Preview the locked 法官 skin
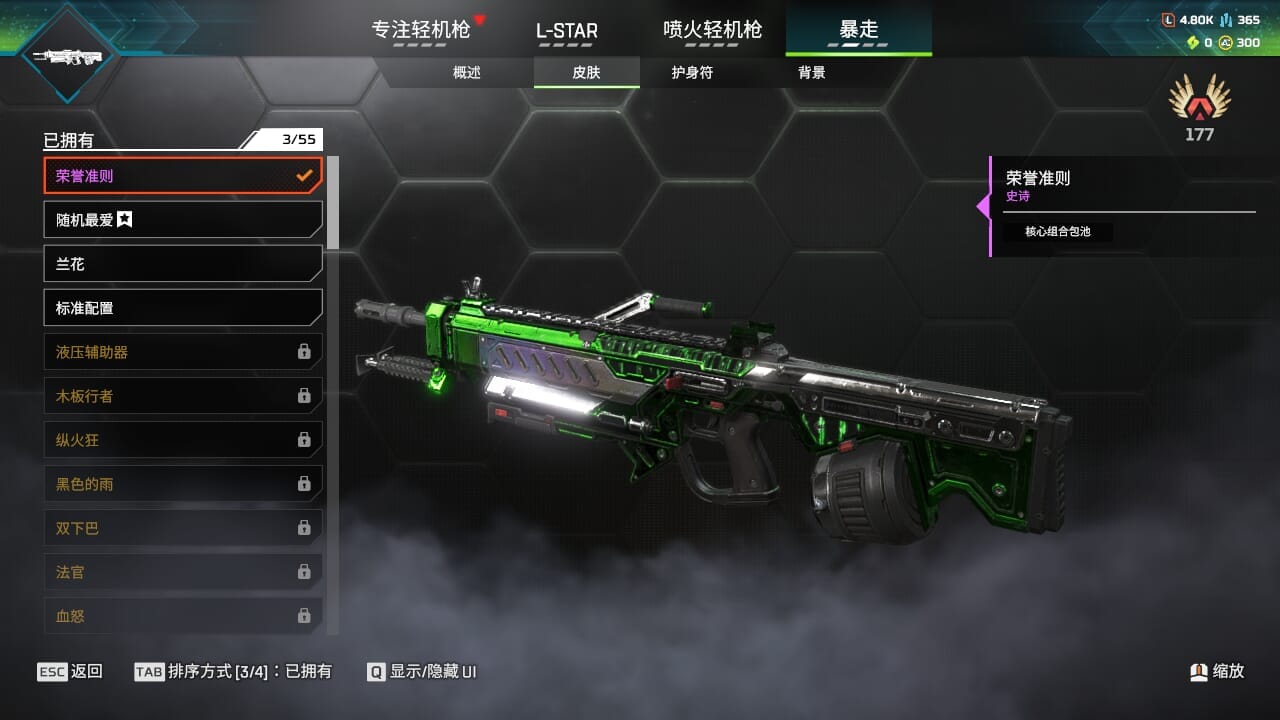 183,572
